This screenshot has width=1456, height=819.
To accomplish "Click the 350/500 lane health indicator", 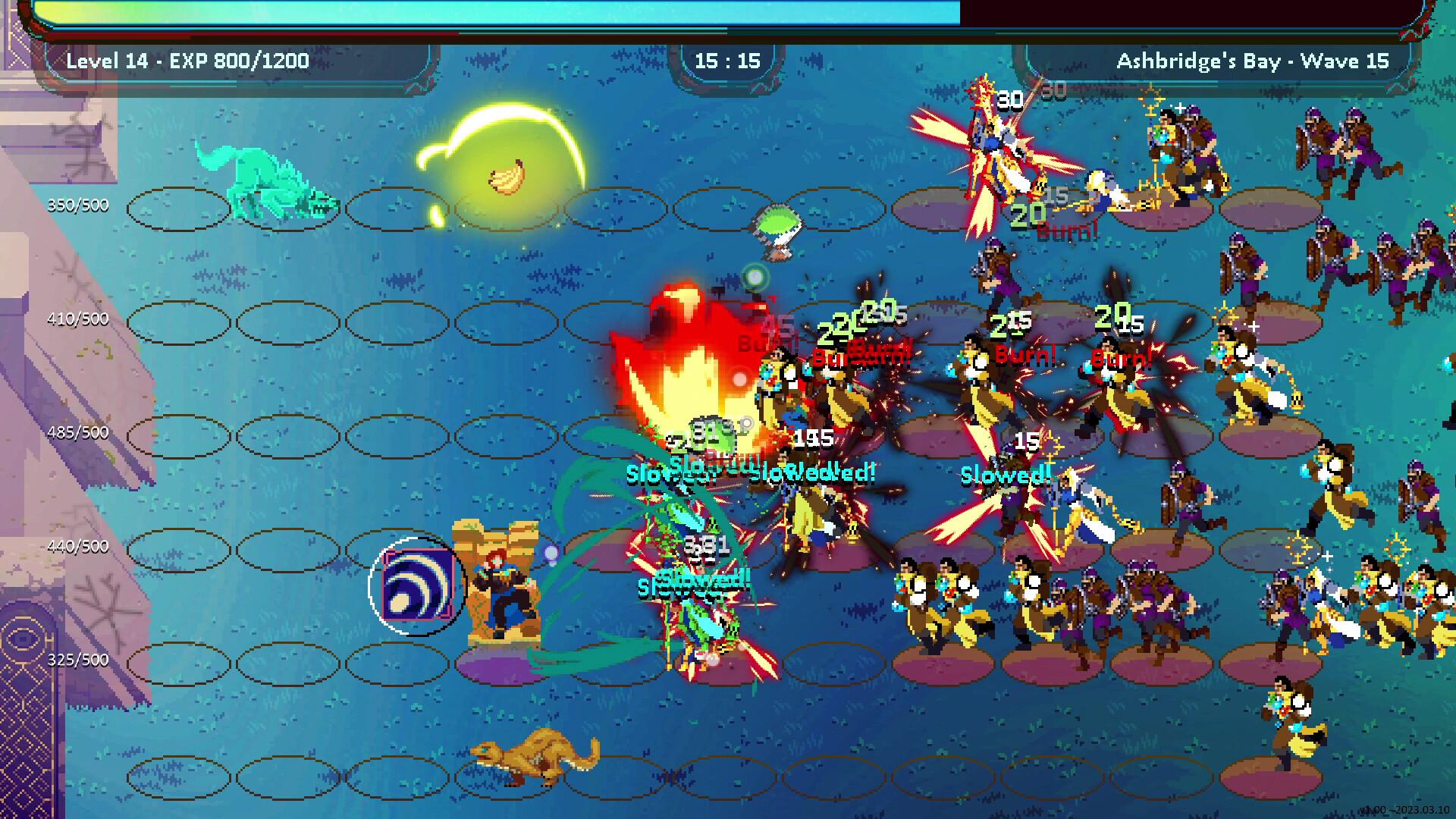I will 79,204.
